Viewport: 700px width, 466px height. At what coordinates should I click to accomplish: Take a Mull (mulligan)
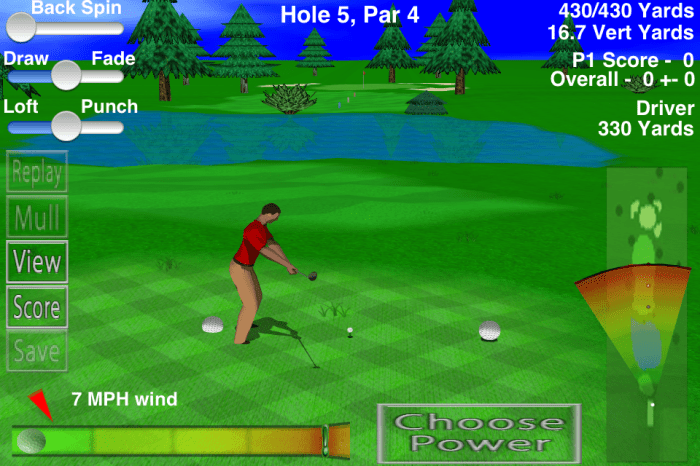tap(37, 217)
